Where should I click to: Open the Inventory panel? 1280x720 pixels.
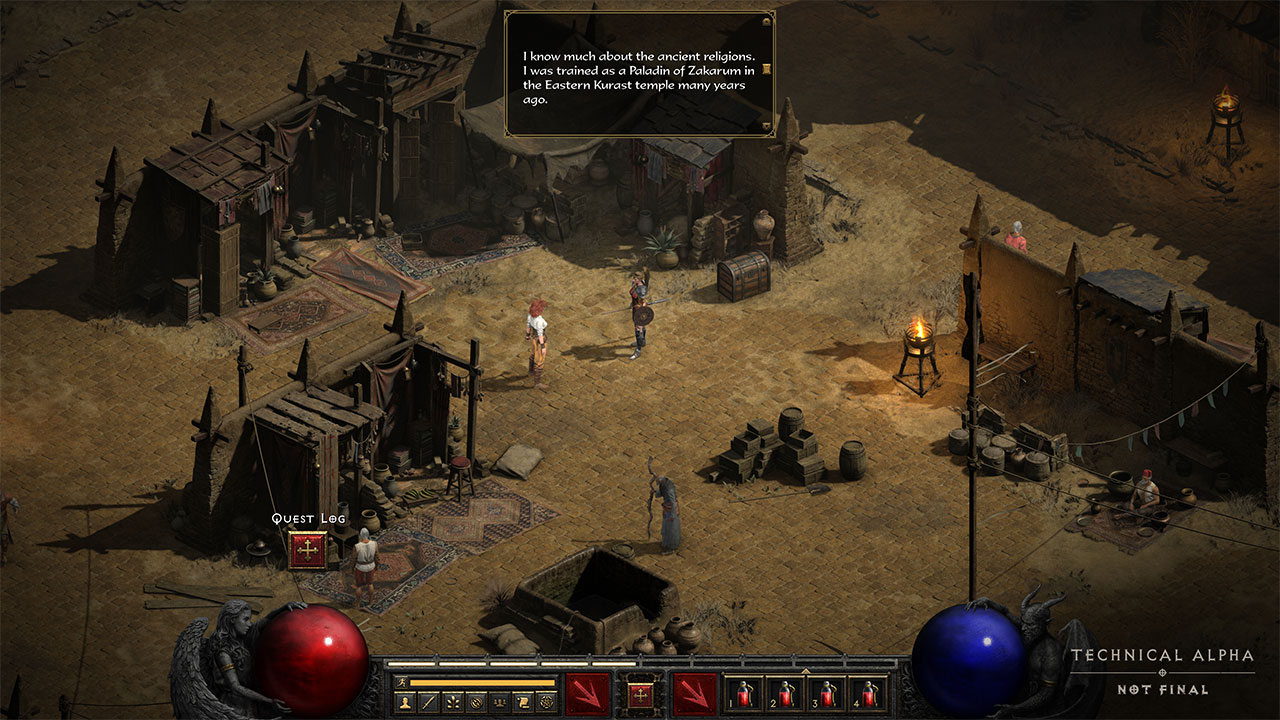click(x=427, y=701)
